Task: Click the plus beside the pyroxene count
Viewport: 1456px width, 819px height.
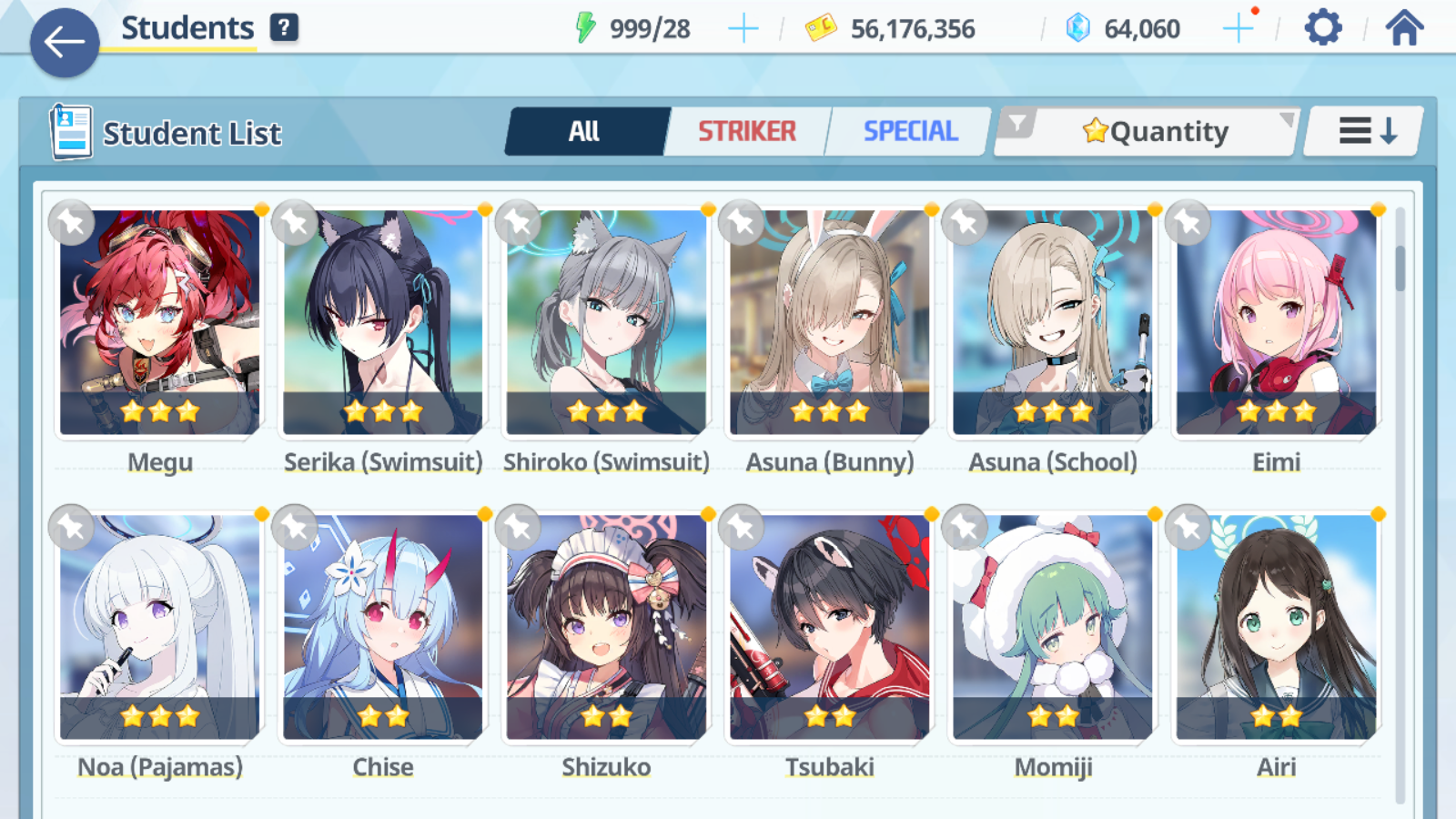Action: 1238,26
